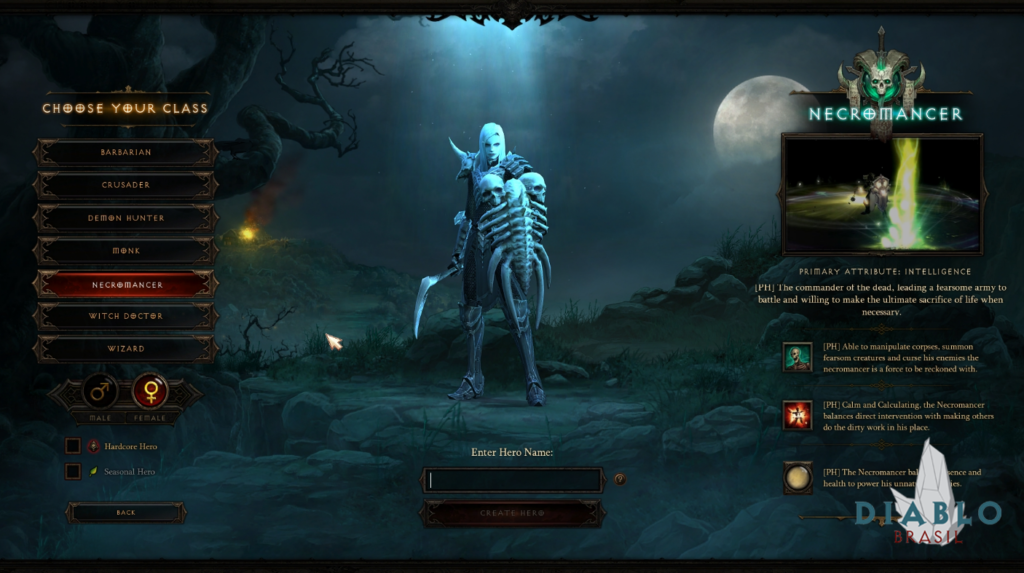Enable the Seasonal Hero checkbox
The image size is (1024, 573).
click(73, 471)
